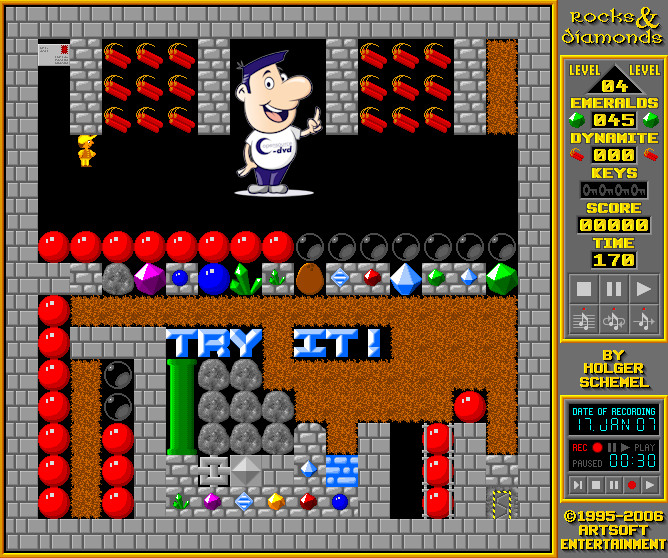
Task: Toggle sound loops with the looping-note icon
Action: tap(614, 319)
